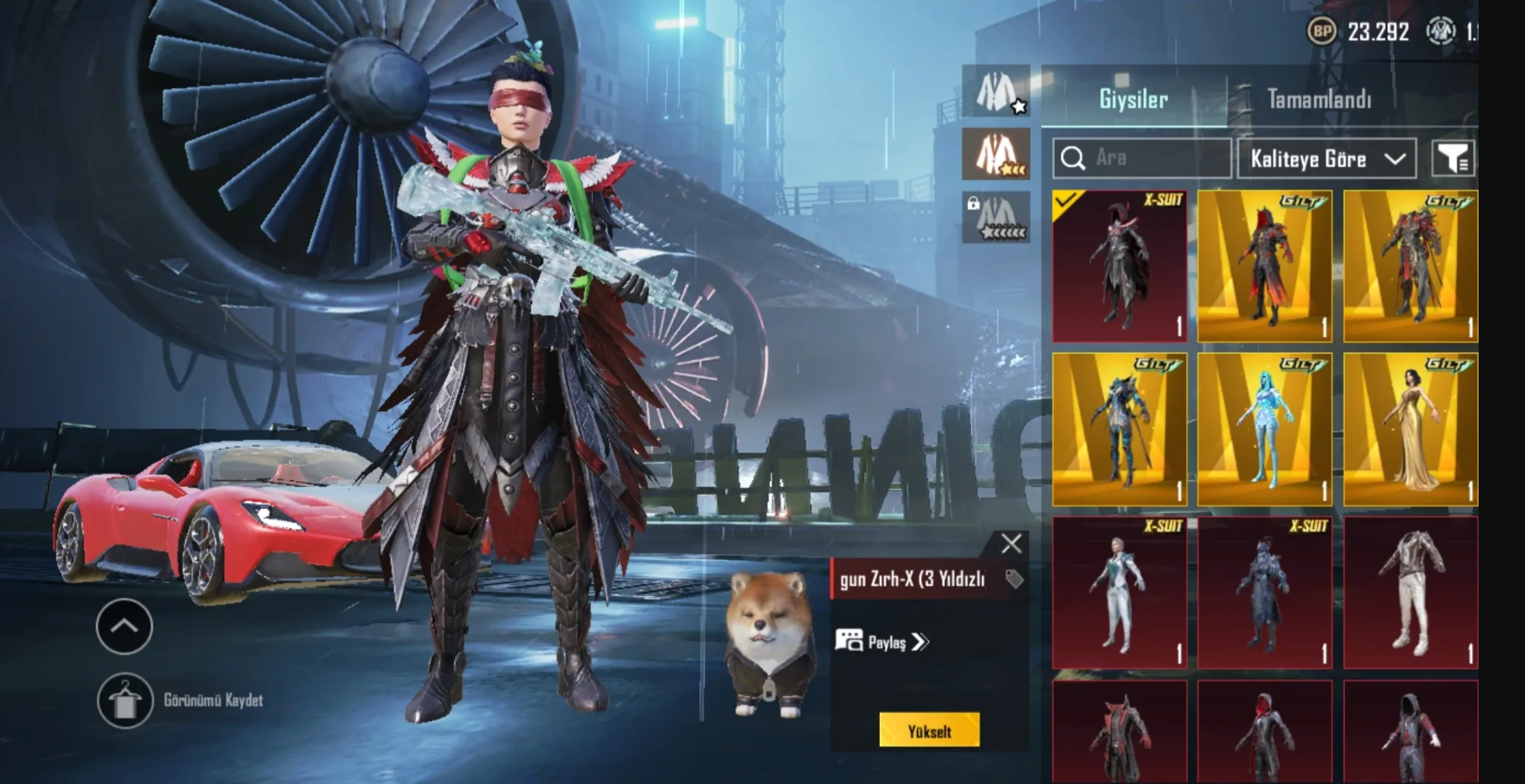
Task: Open the outfit filter funnel button
Action: (1453, 158)
